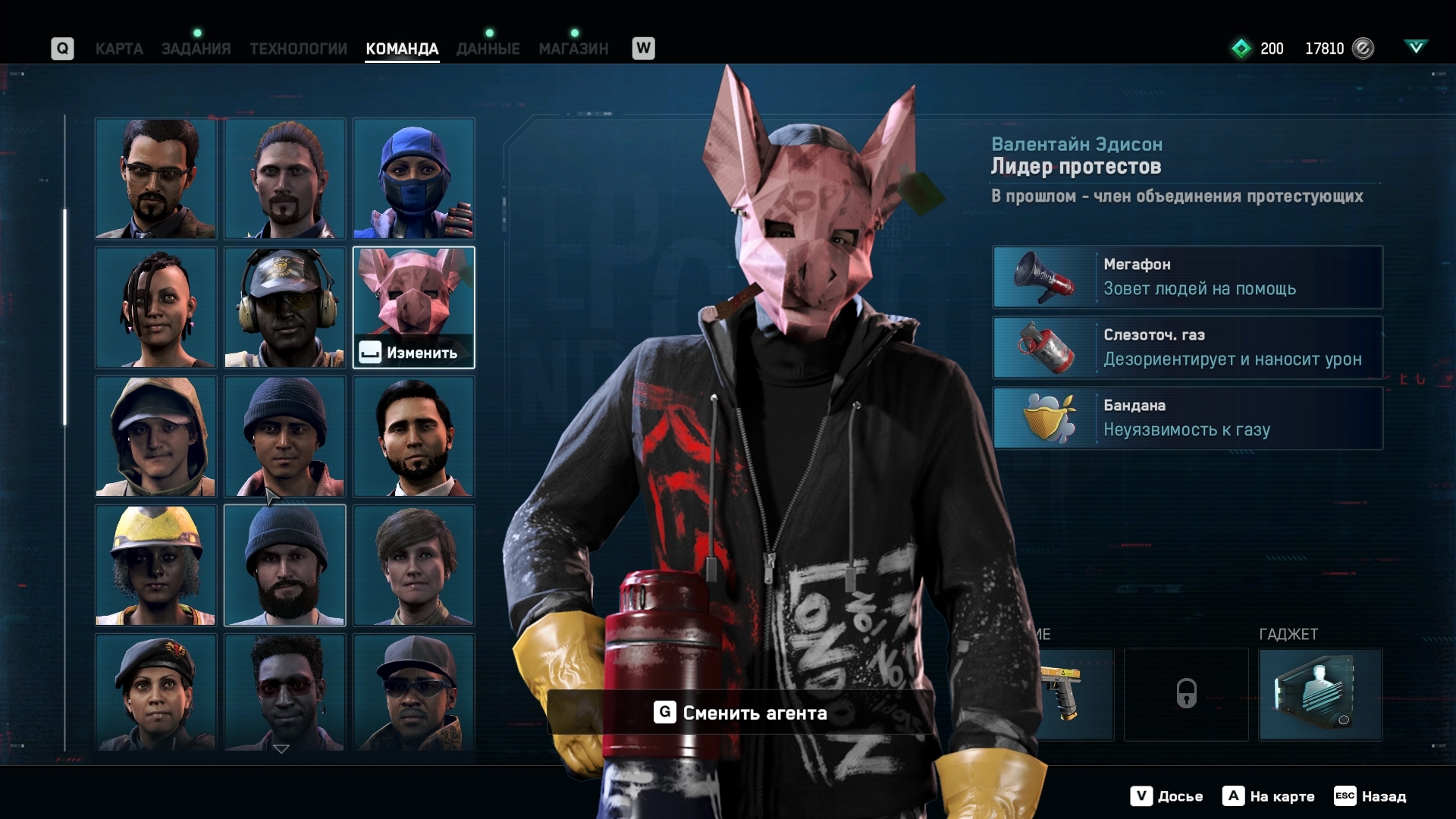Viewport: 1456px width, 819px height.
Task: Switch to the ДАННЫЕ tab
Action: (488, 49)
